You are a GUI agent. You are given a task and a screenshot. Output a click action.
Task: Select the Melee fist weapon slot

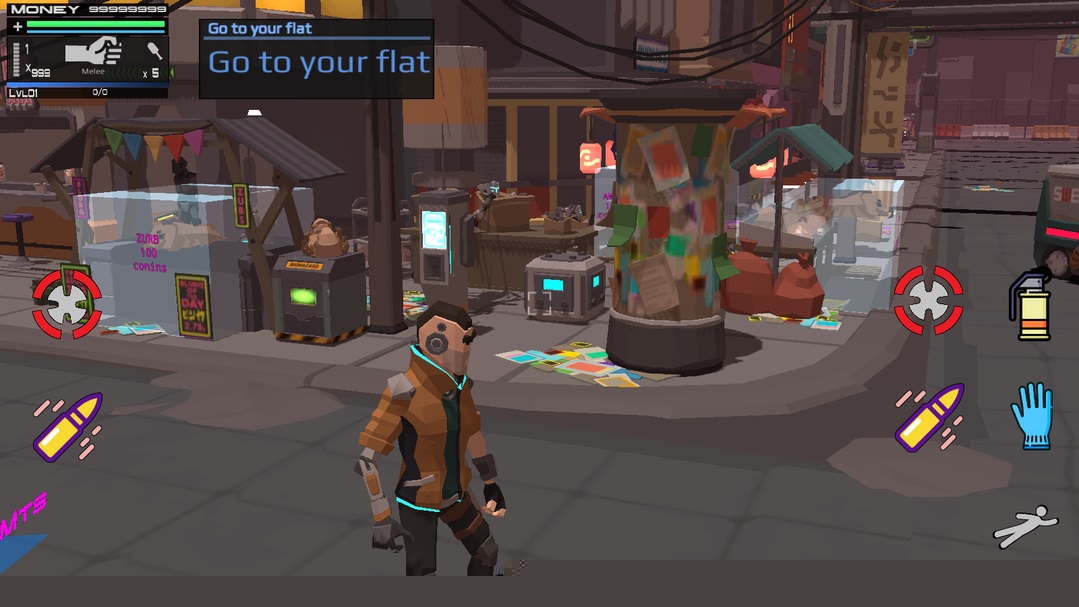[x=93, y=54]
